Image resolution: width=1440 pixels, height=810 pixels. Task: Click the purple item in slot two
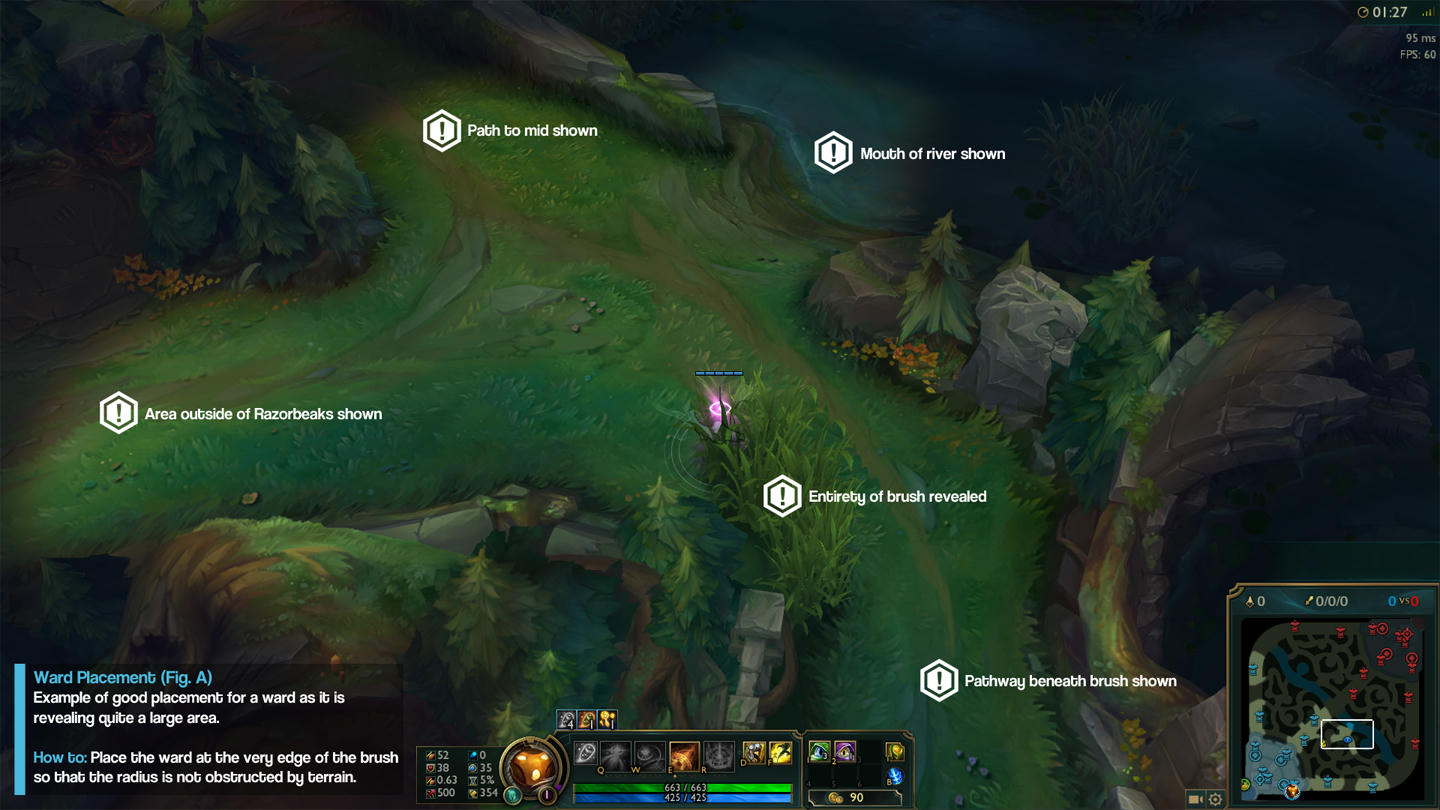[845, 751]
